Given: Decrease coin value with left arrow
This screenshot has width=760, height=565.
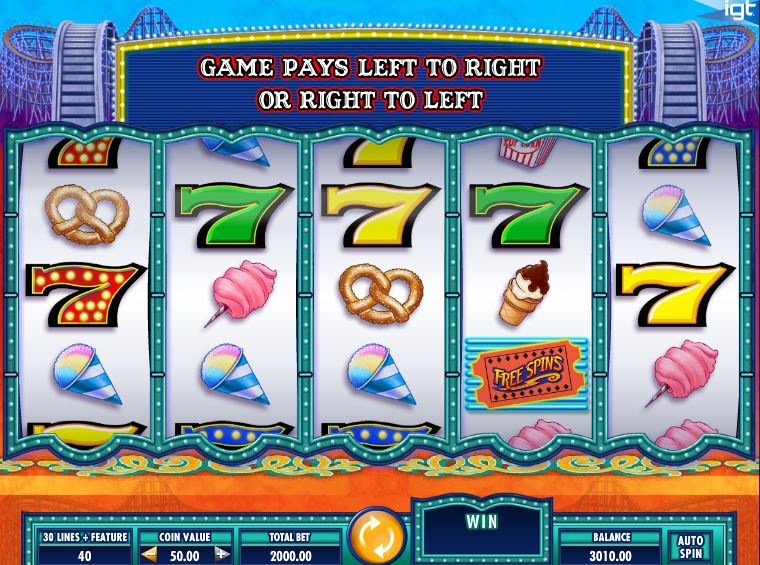Looking at the screenshot, I should pyautogui.click(x=148, y=553).
